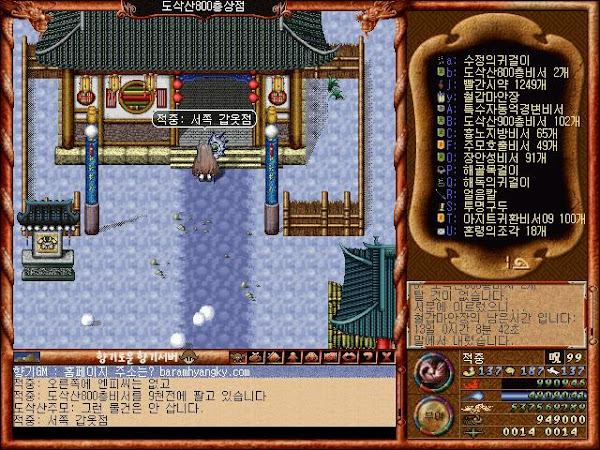This screenshot has height=450, width=600.
Task: Select the 특수자동억경변비서 item
Action: tap(507, 107)
